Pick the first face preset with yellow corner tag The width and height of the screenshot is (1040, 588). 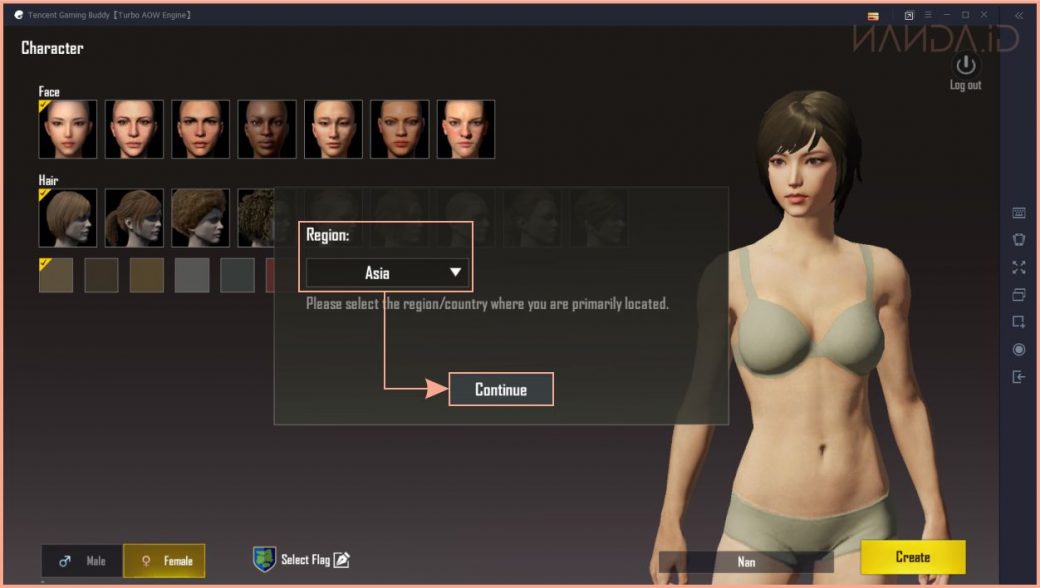coord(68,129)
